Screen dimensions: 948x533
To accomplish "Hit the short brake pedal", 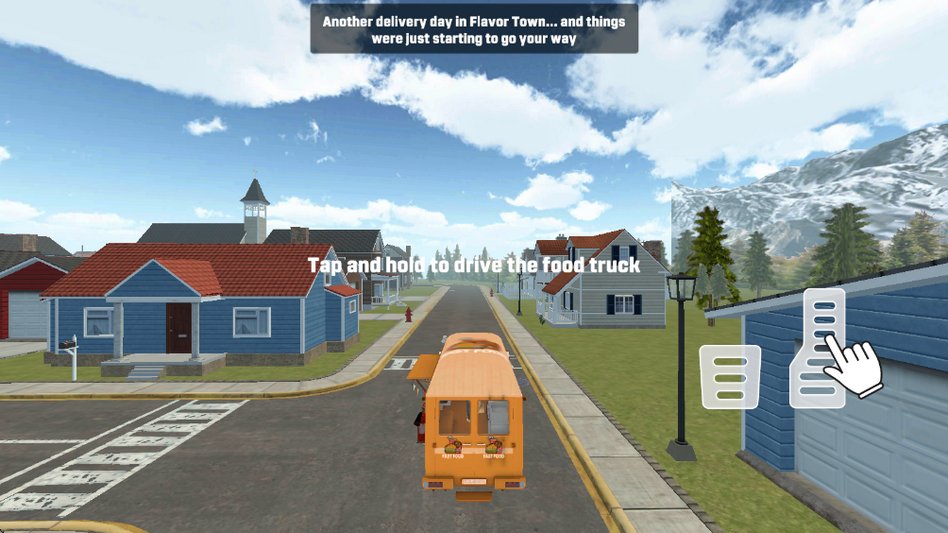I will point(730,377).
